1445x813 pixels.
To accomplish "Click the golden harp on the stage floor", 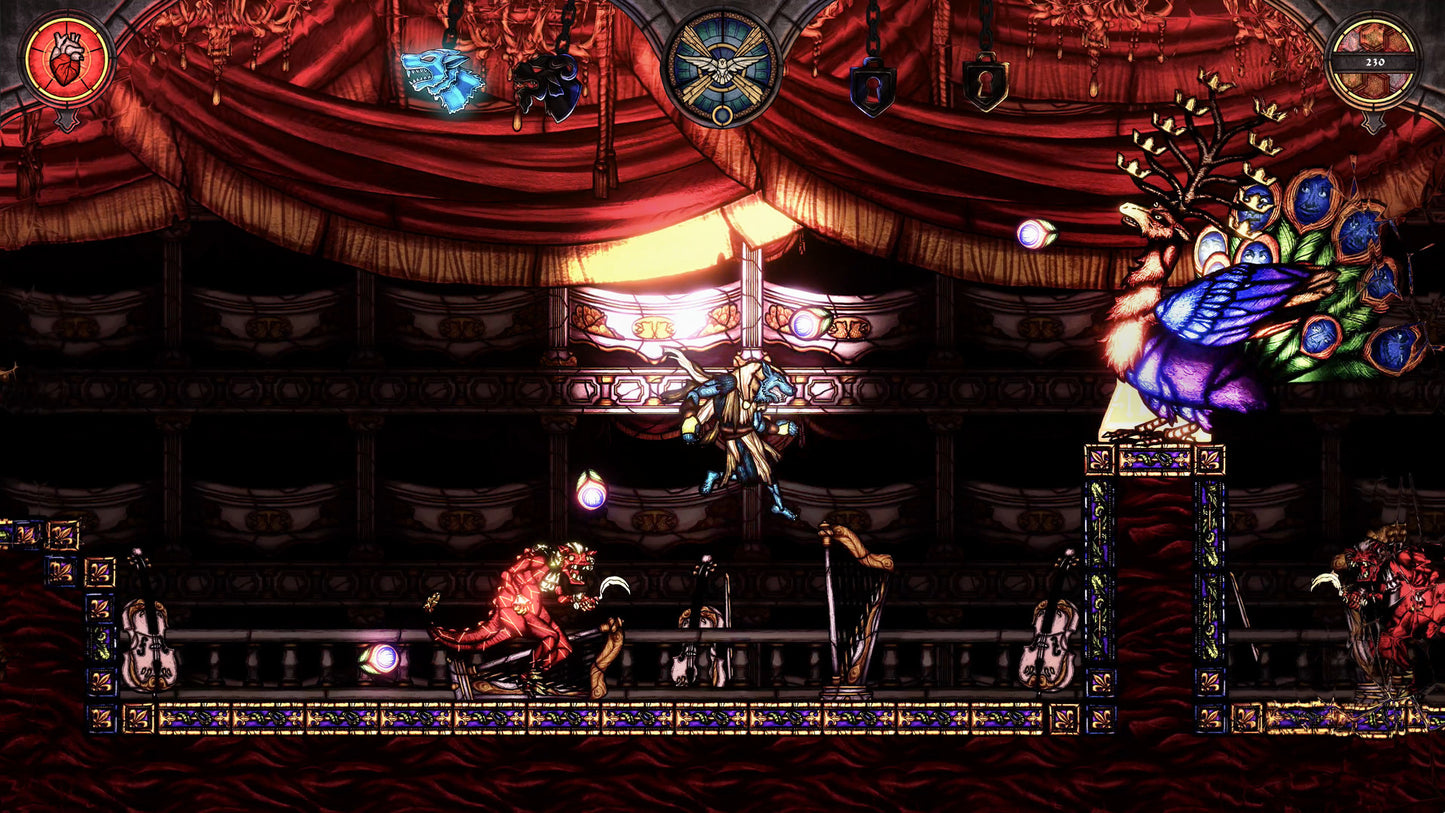I will click(850, 615).
